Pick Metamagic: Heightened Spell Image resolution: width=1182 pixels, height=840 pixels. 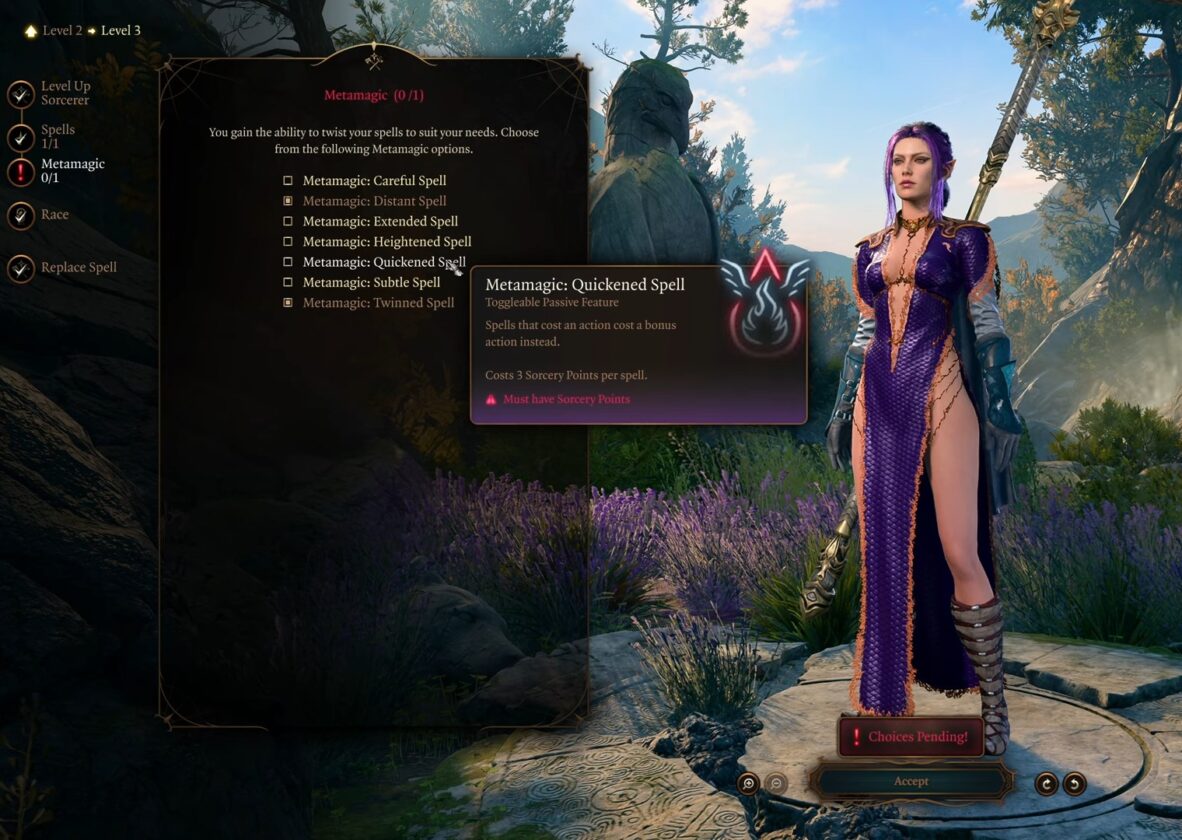pos(288,242)
